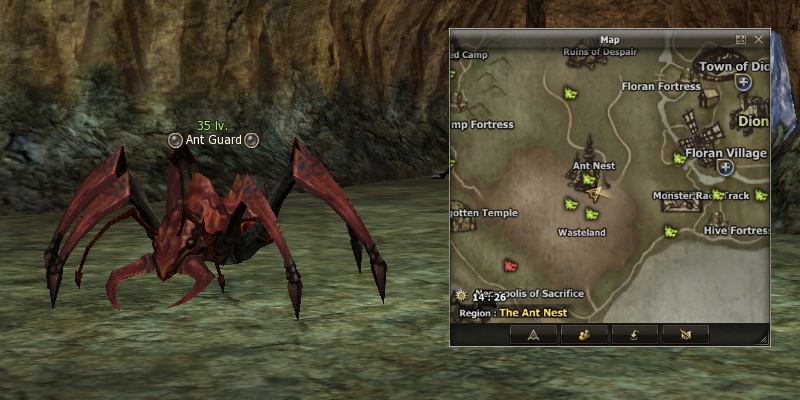
Task: Click the blue cross icon below Floran Village
Action: pos(725,168)
